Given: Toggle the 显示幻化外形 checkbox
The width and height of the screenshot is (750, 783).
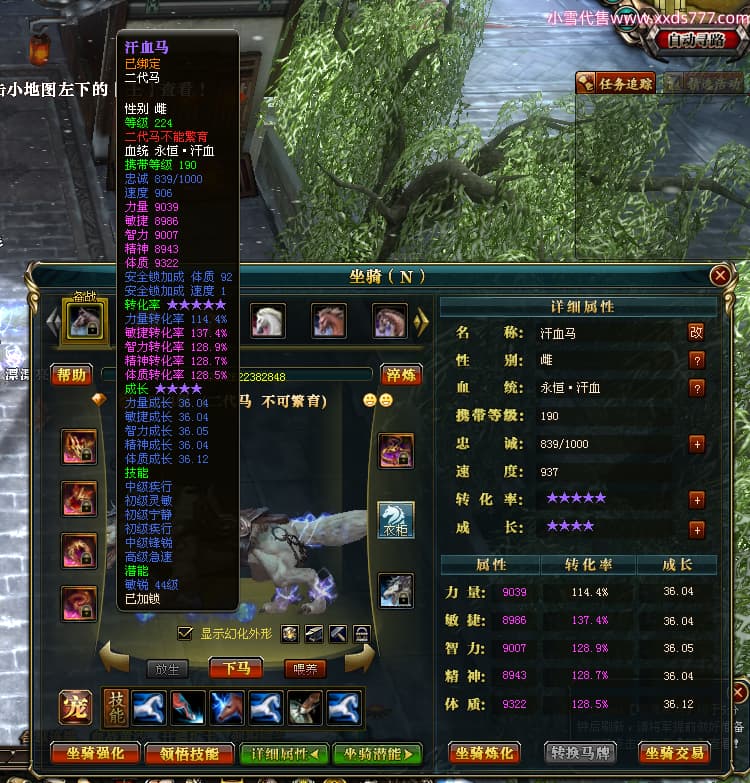Looking at the screenshot, I should coord(184,633).
